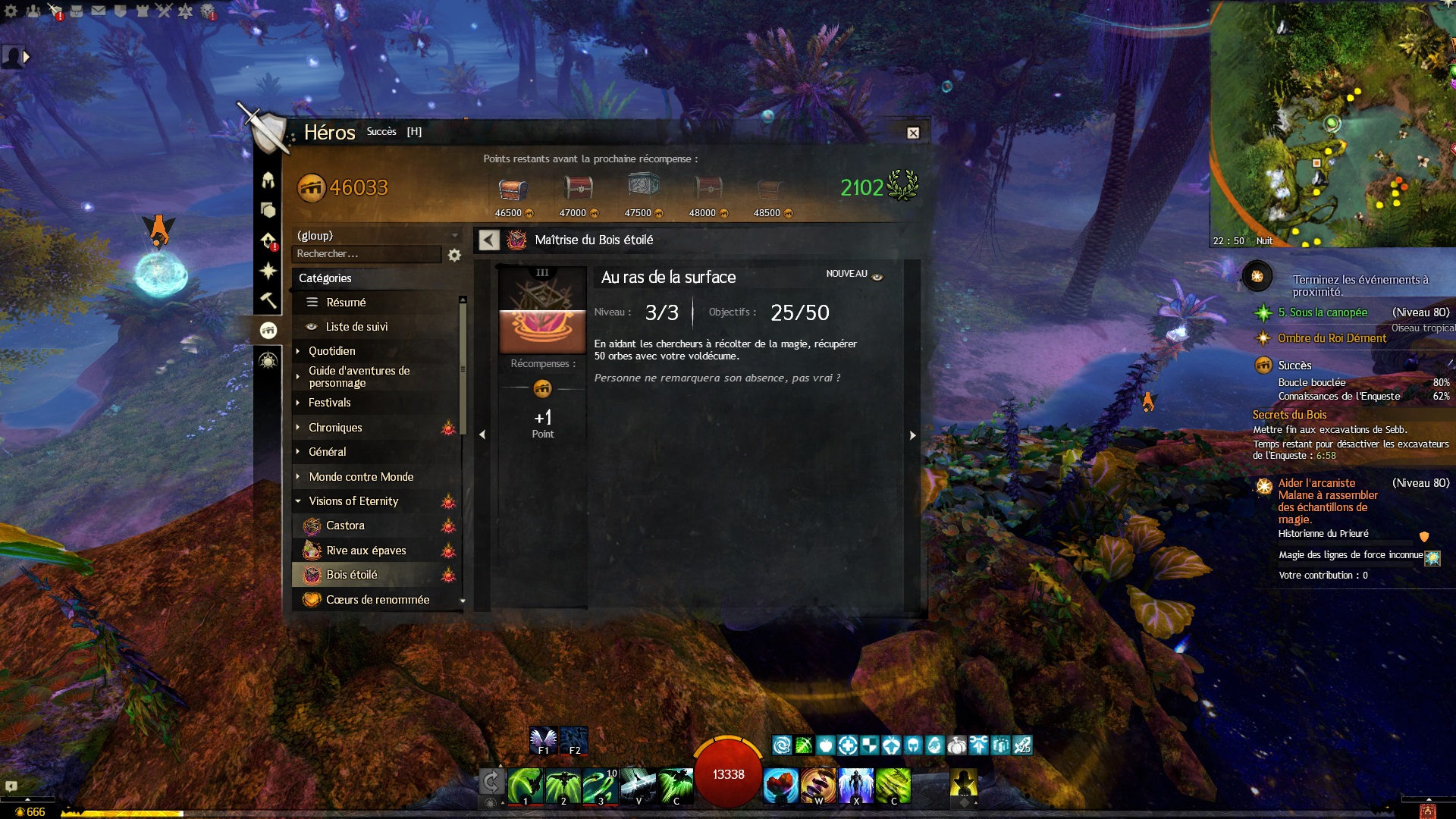Click the Rechercher search field

pos(366,254)
